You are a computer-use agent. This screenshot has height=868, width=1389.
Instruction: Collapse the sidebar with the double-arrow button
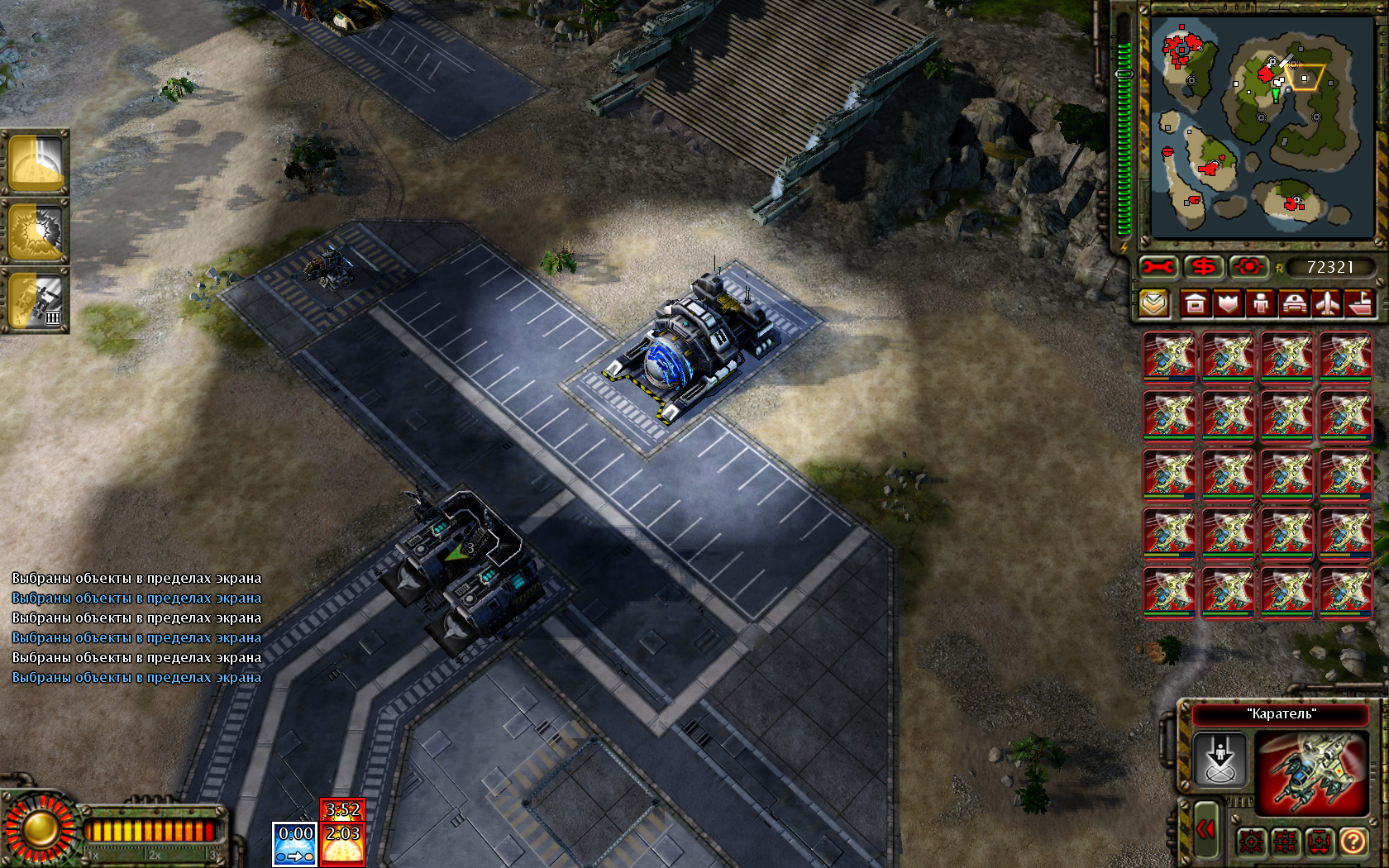coord(1206,830)
